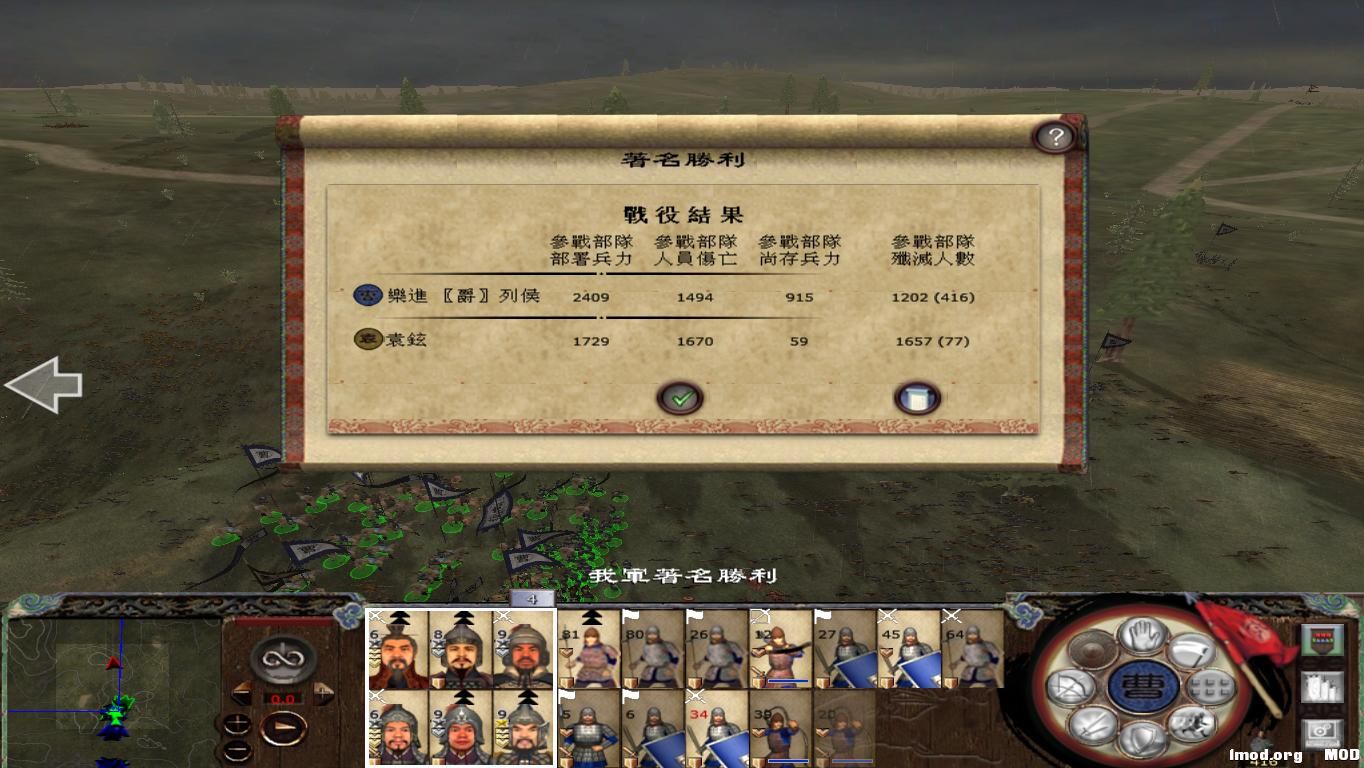
Task: Toggle the running withdraw order icon
Action: tap(1191, 726)
